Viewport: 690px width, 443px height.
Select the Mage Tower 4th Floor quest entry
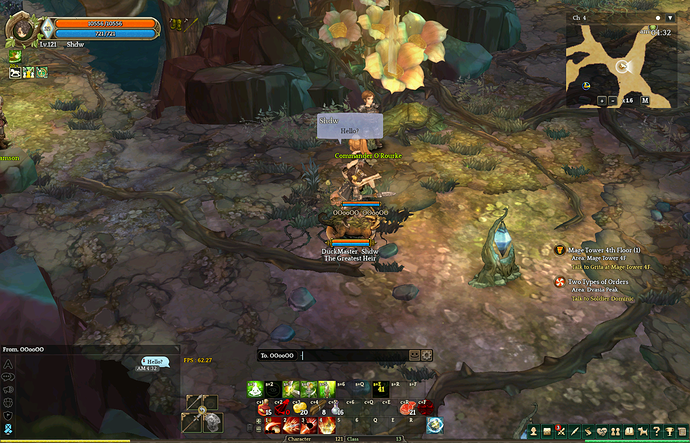(x=603, y=250)
